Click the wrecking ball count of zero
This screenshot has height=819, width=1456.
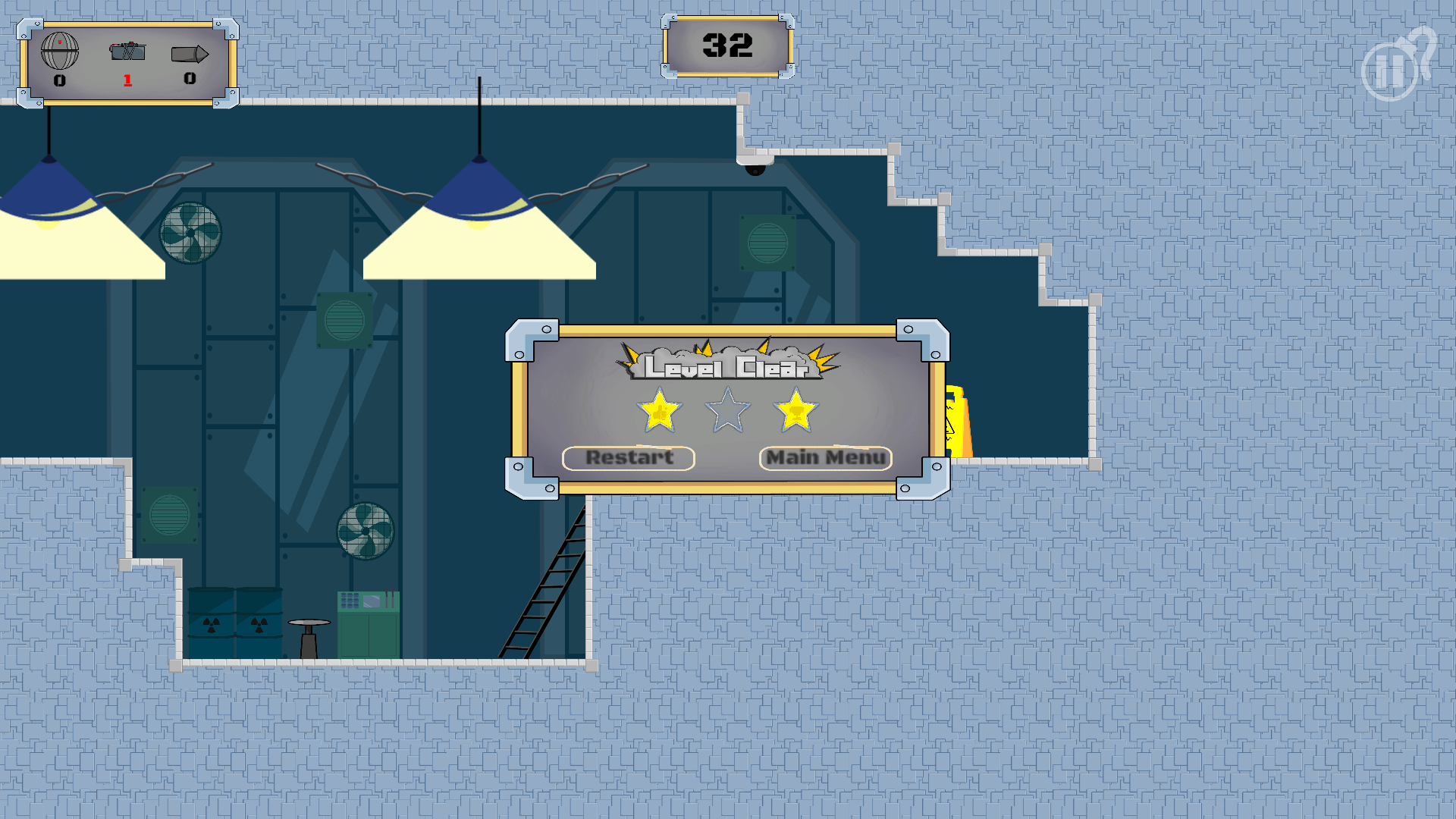59,79
